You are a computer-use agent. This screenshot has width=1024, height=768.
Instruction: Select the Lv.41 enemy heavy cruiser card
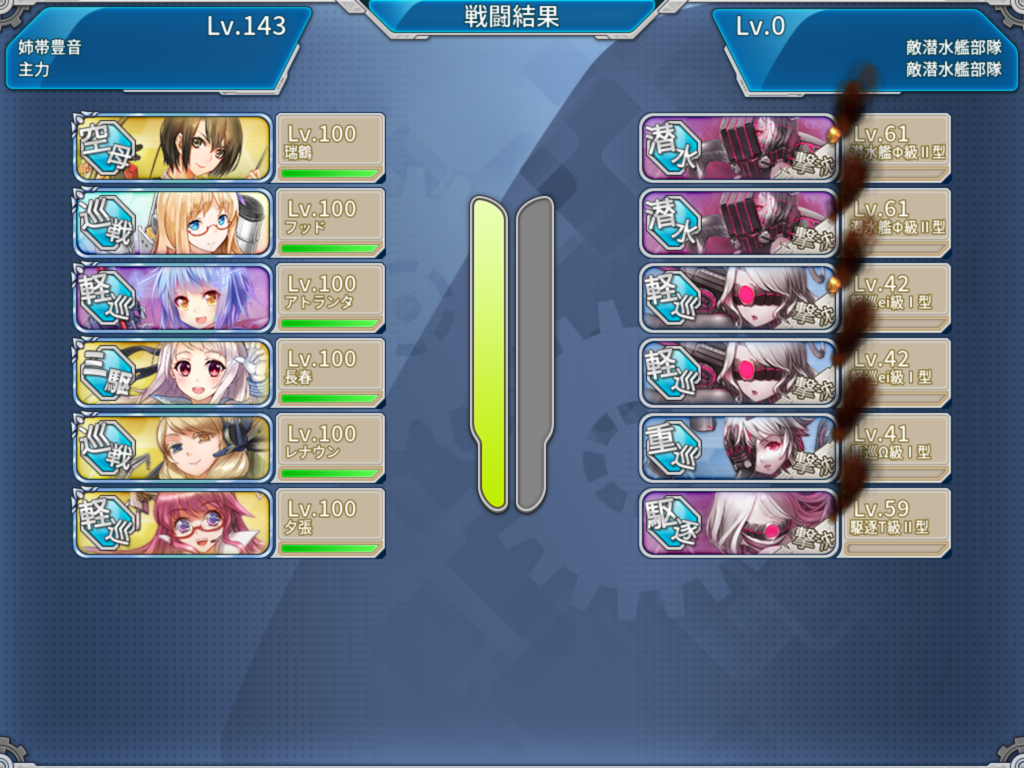tap(794, 447)
